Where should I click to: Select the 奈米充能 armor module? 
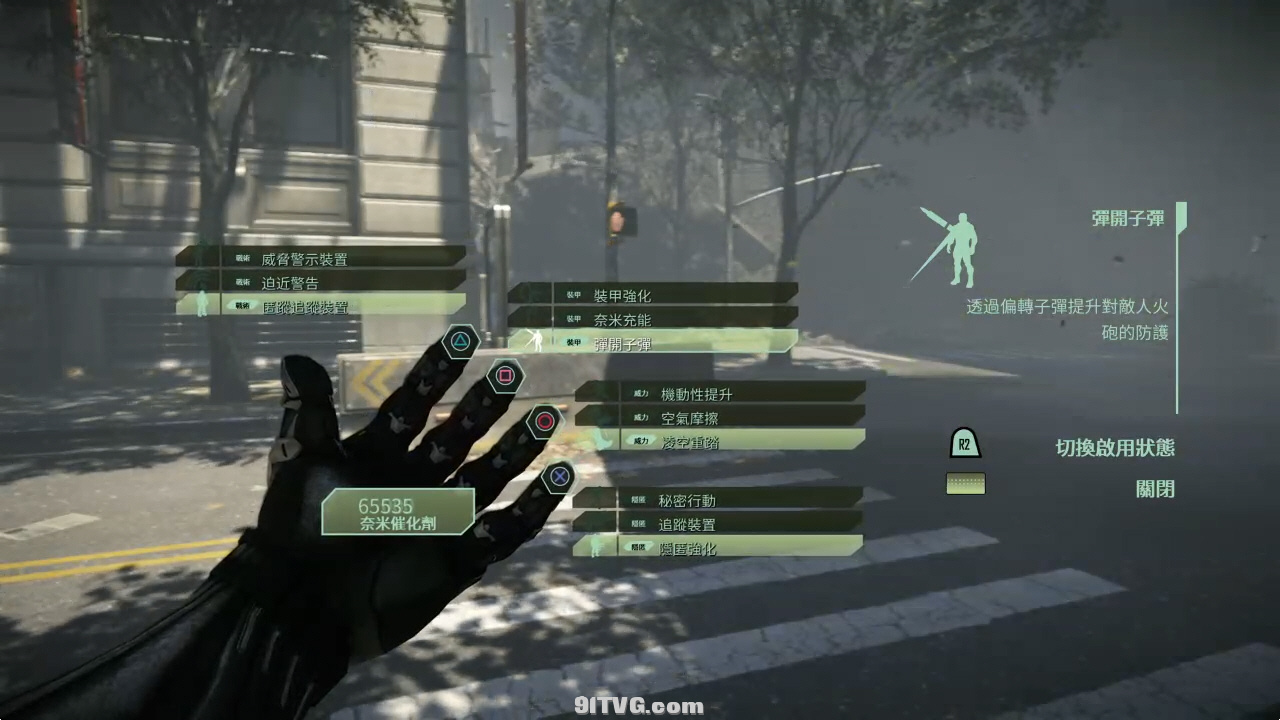tap(654, 319)
